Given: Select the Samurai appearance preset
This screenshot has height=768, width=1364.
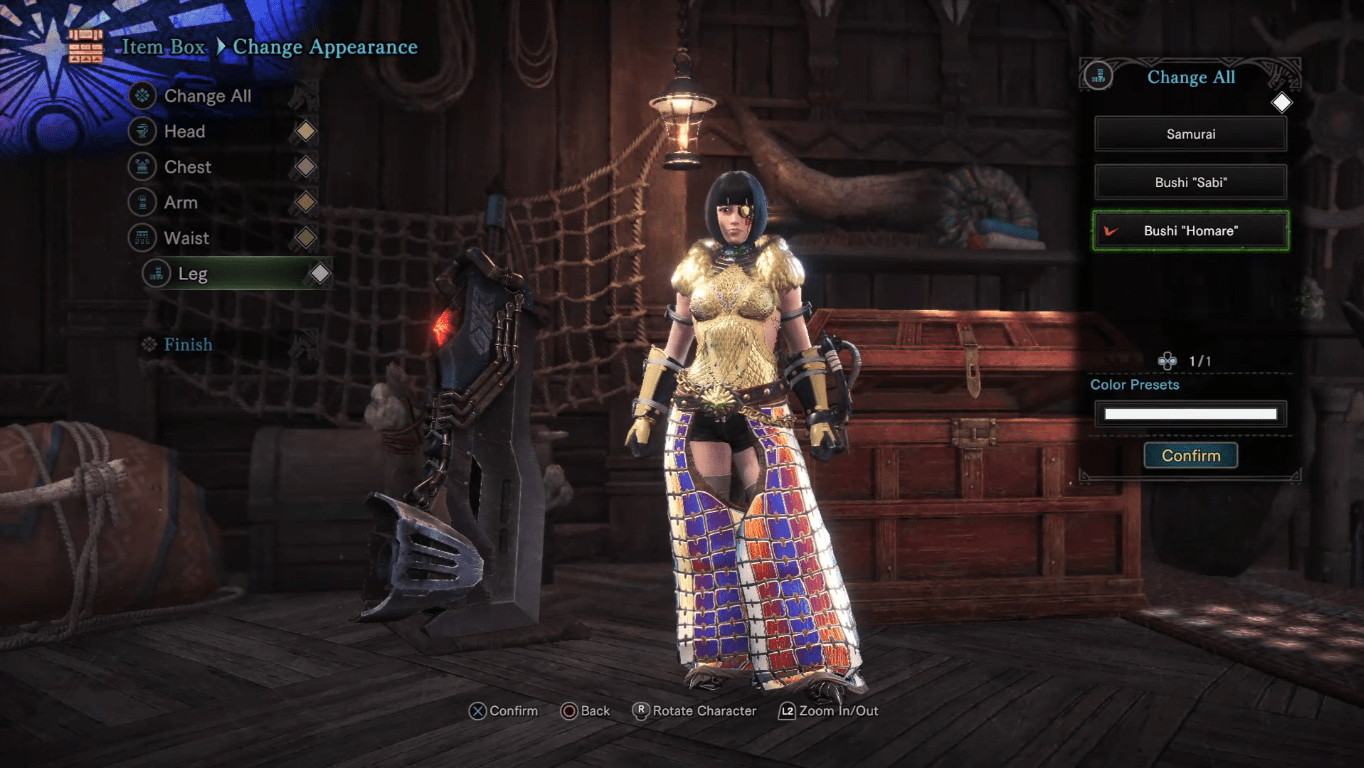Looking at the screenshot, I should point(1190,133).
